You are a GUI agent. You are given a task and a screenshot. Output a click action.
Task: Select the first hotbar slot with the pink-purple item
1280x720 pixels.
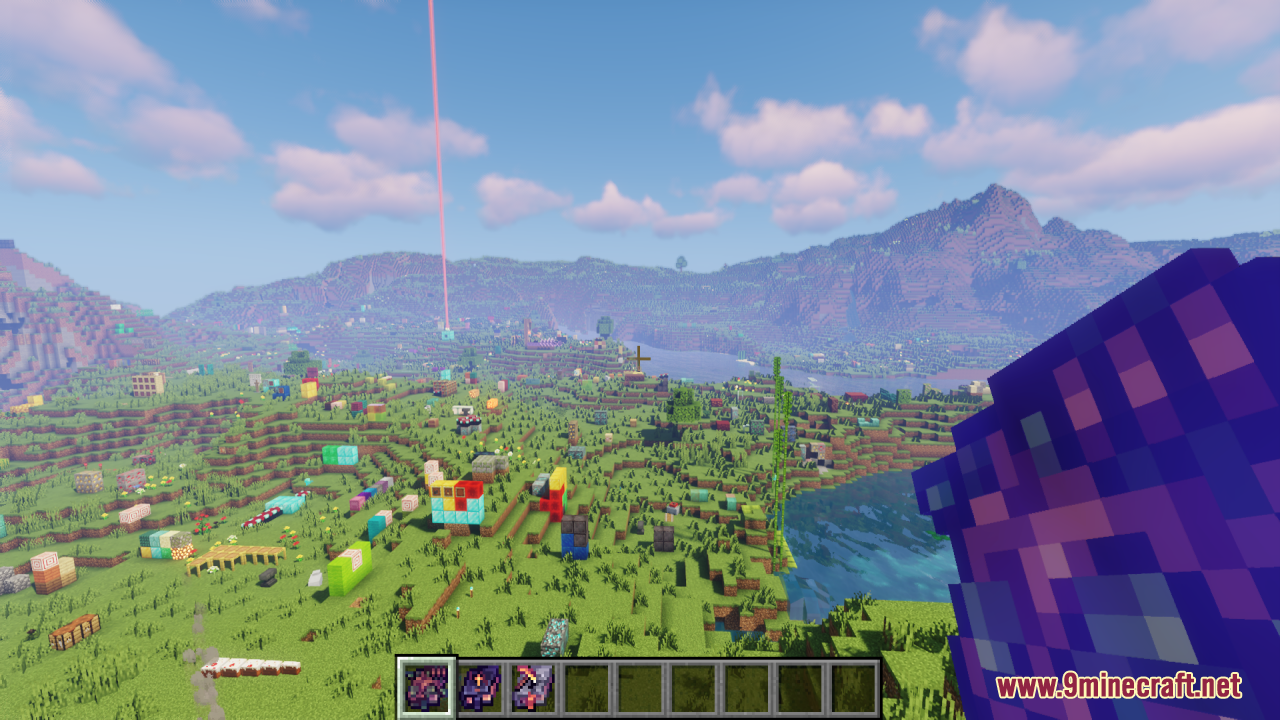[x=427, y=688]
